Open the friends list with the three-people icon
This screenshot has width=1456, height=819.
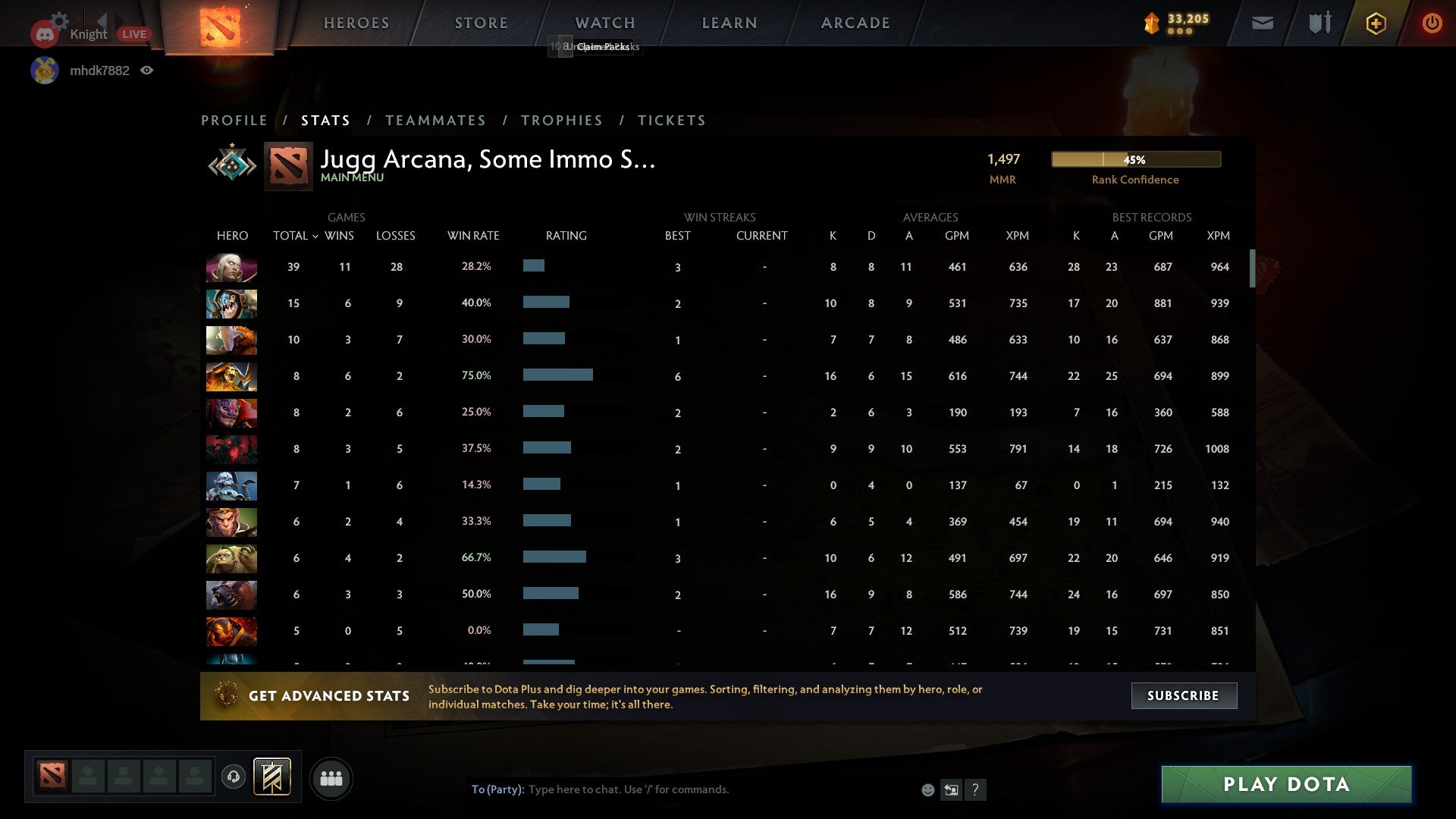(331, 778)
